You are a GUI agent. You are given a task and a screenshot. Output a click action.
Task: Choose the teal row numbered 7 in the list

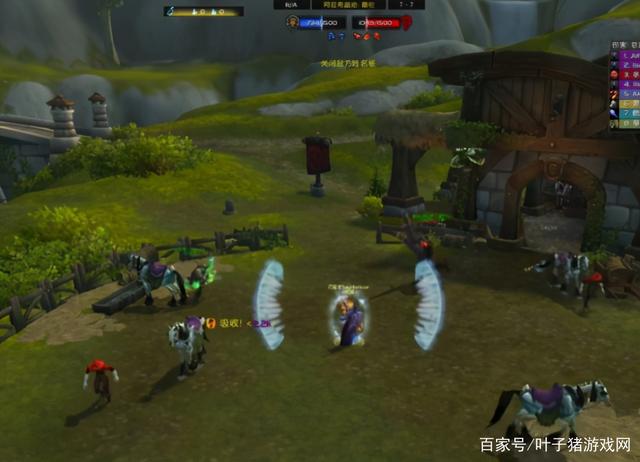630,114
